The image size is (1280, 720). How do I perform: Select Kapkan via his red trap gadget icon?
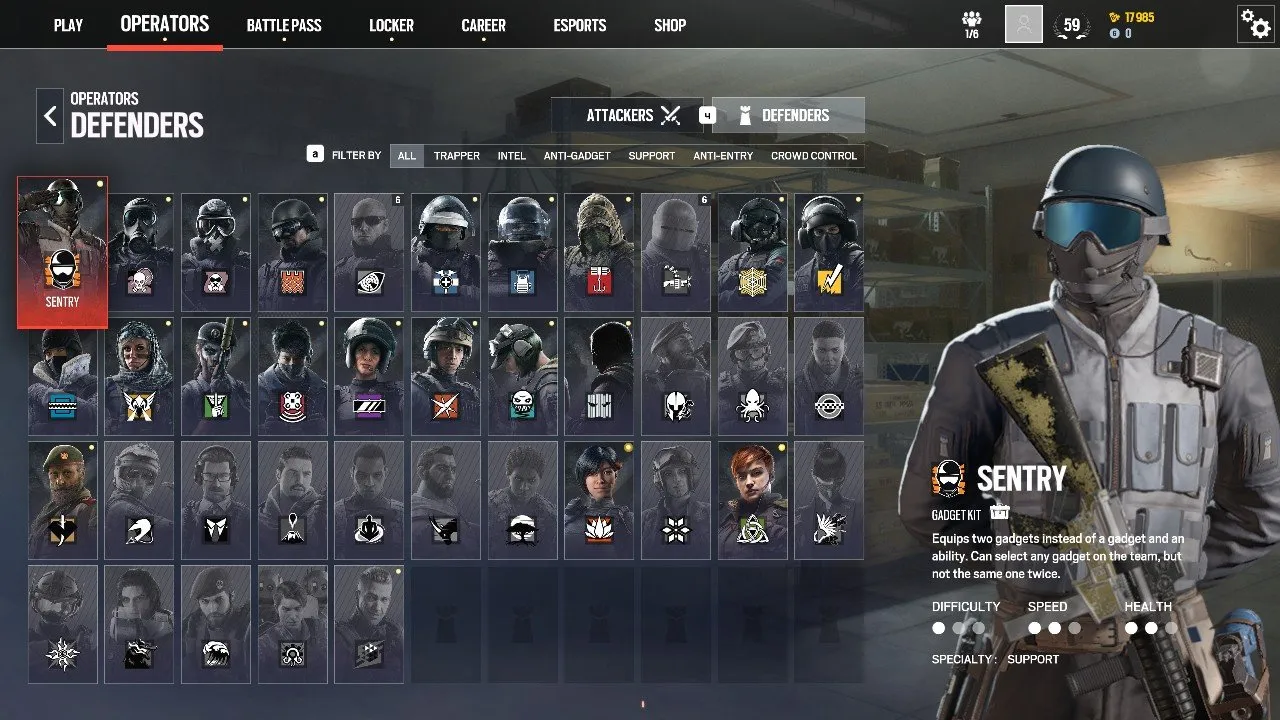pyautogui.click(x=599, y=281)
